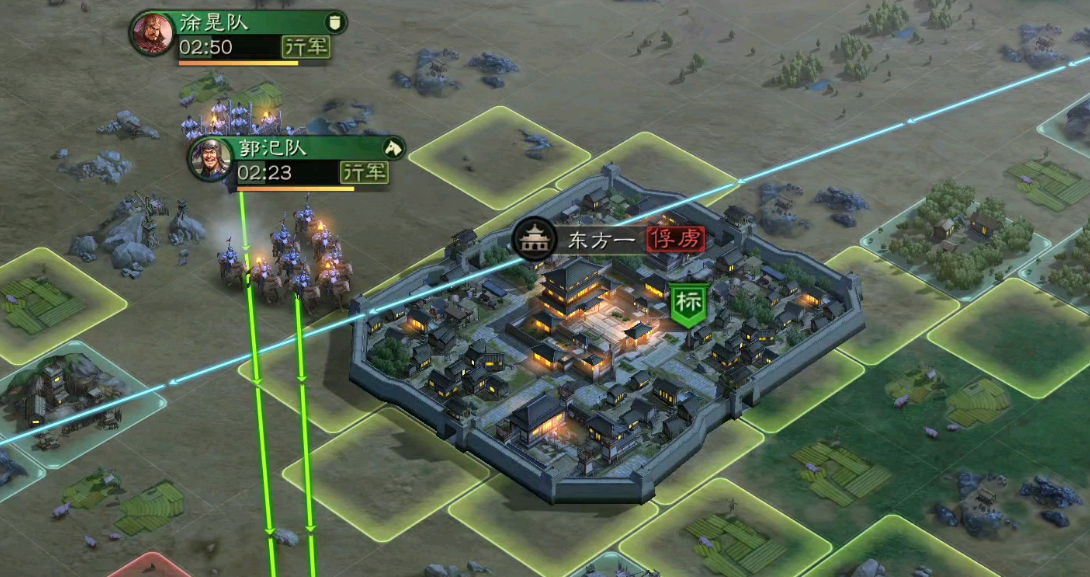Click 涂晃队's 行军 status button
The image size is (1090, 577).
pos(305,47)
